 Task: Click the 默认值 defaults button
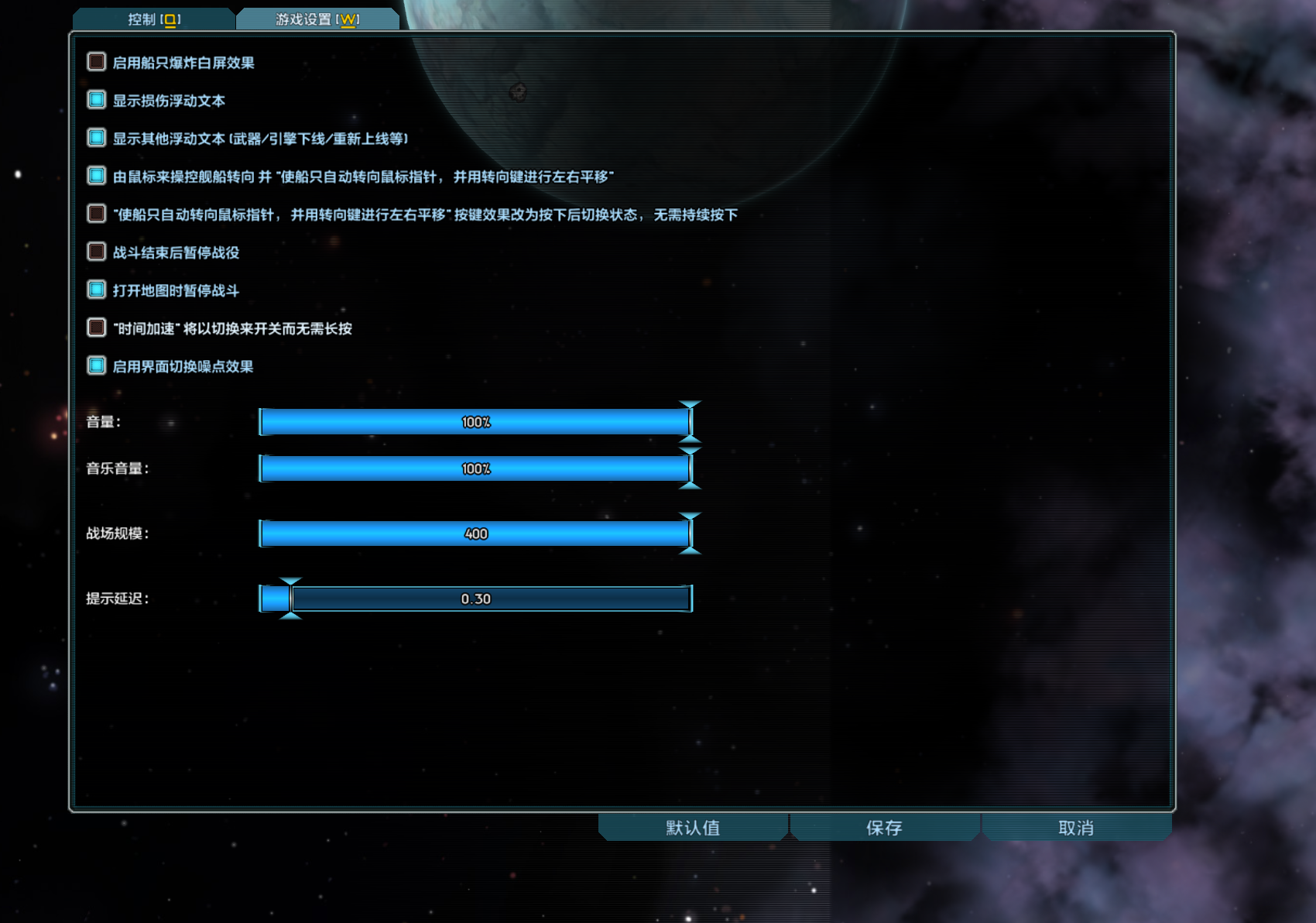pyautogui.click(x=691, y=828)
